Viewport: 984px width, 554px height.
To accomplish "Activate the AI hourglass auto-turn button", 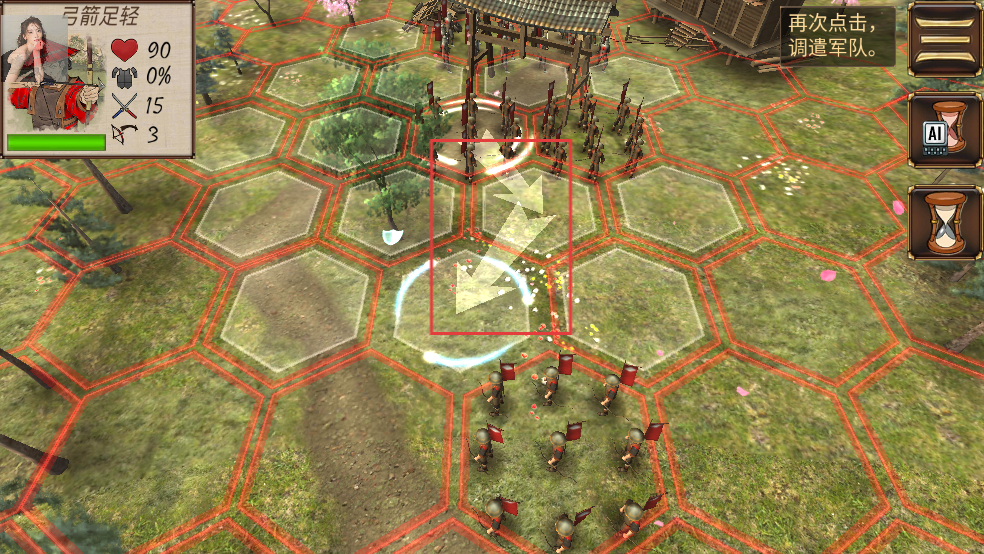I will click(944, 130).
